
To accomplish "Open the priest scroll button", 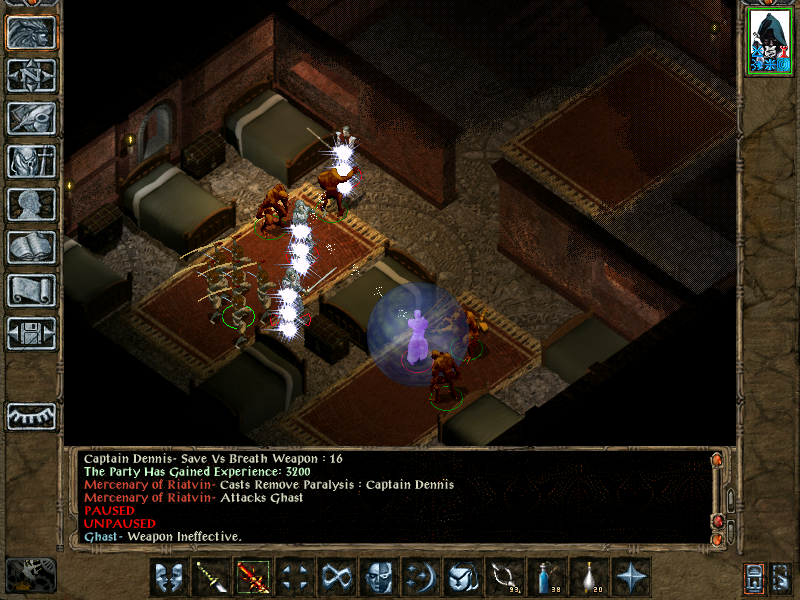I will pos(31,290).
